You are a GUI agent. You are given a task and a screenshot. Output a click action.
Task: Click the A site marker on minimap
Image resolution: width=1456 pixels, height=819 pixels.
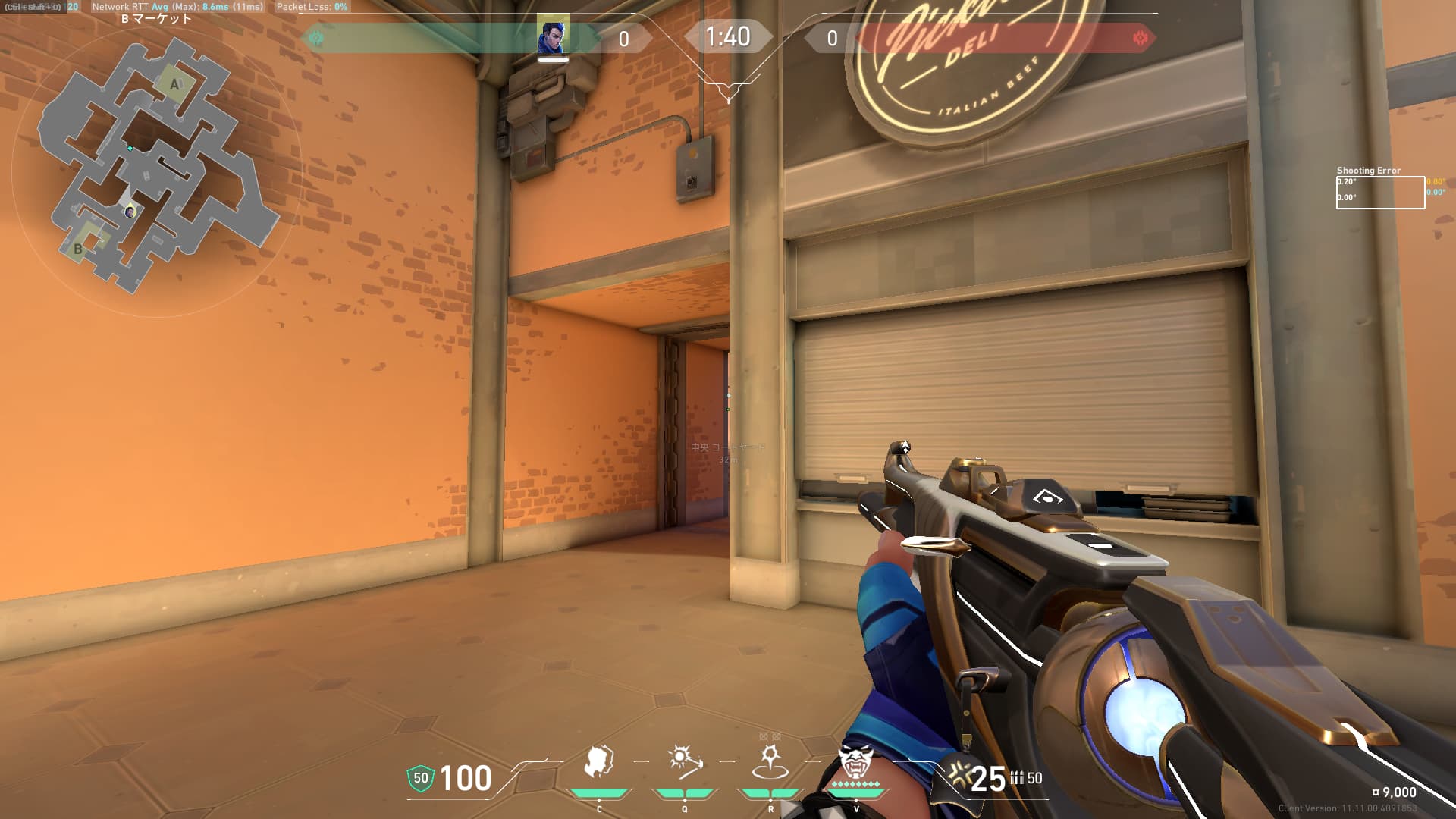pos(175,85)
